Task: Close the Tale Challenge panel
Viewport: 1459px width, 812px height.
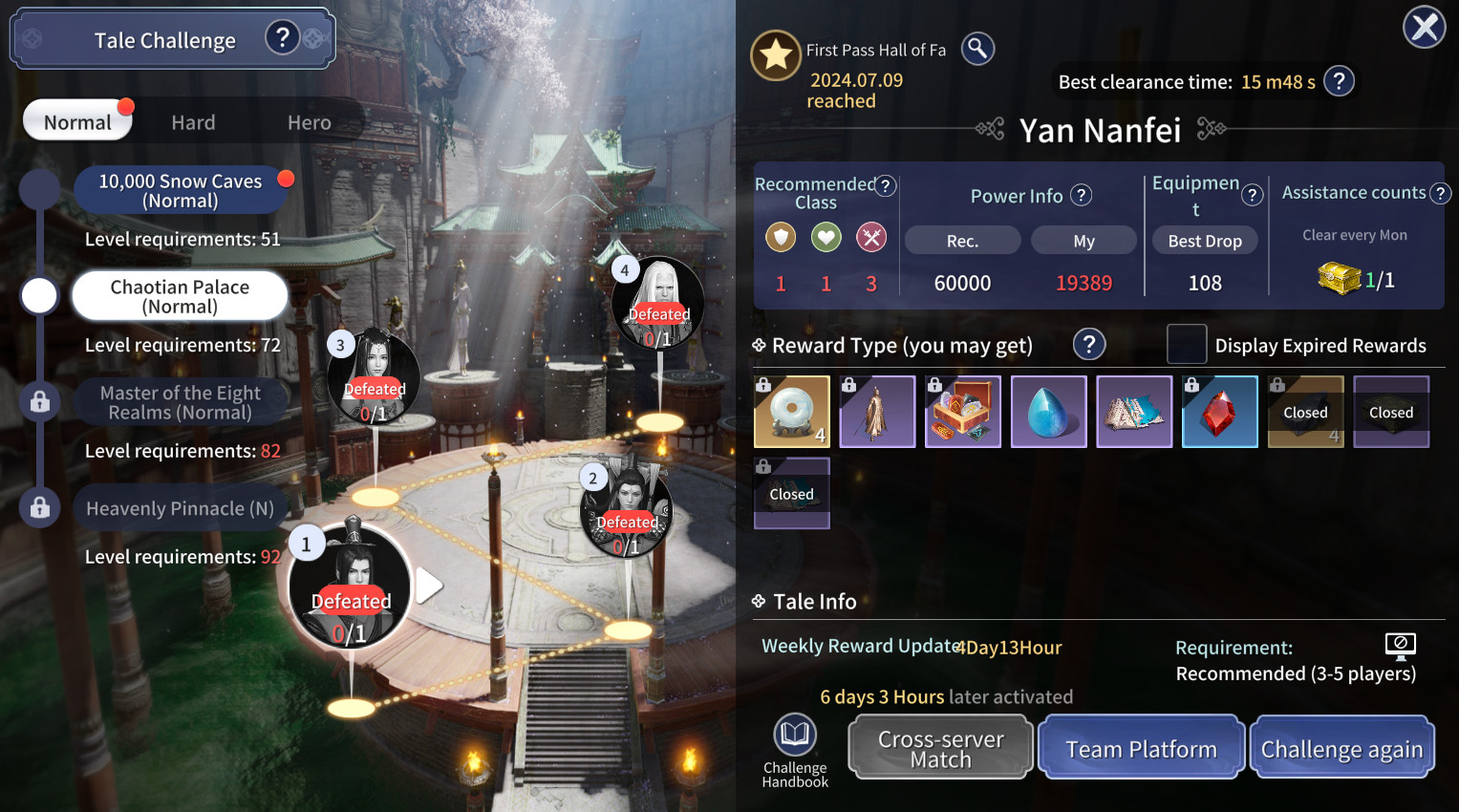Action: pyautogui.click(x=1424, y=27)
